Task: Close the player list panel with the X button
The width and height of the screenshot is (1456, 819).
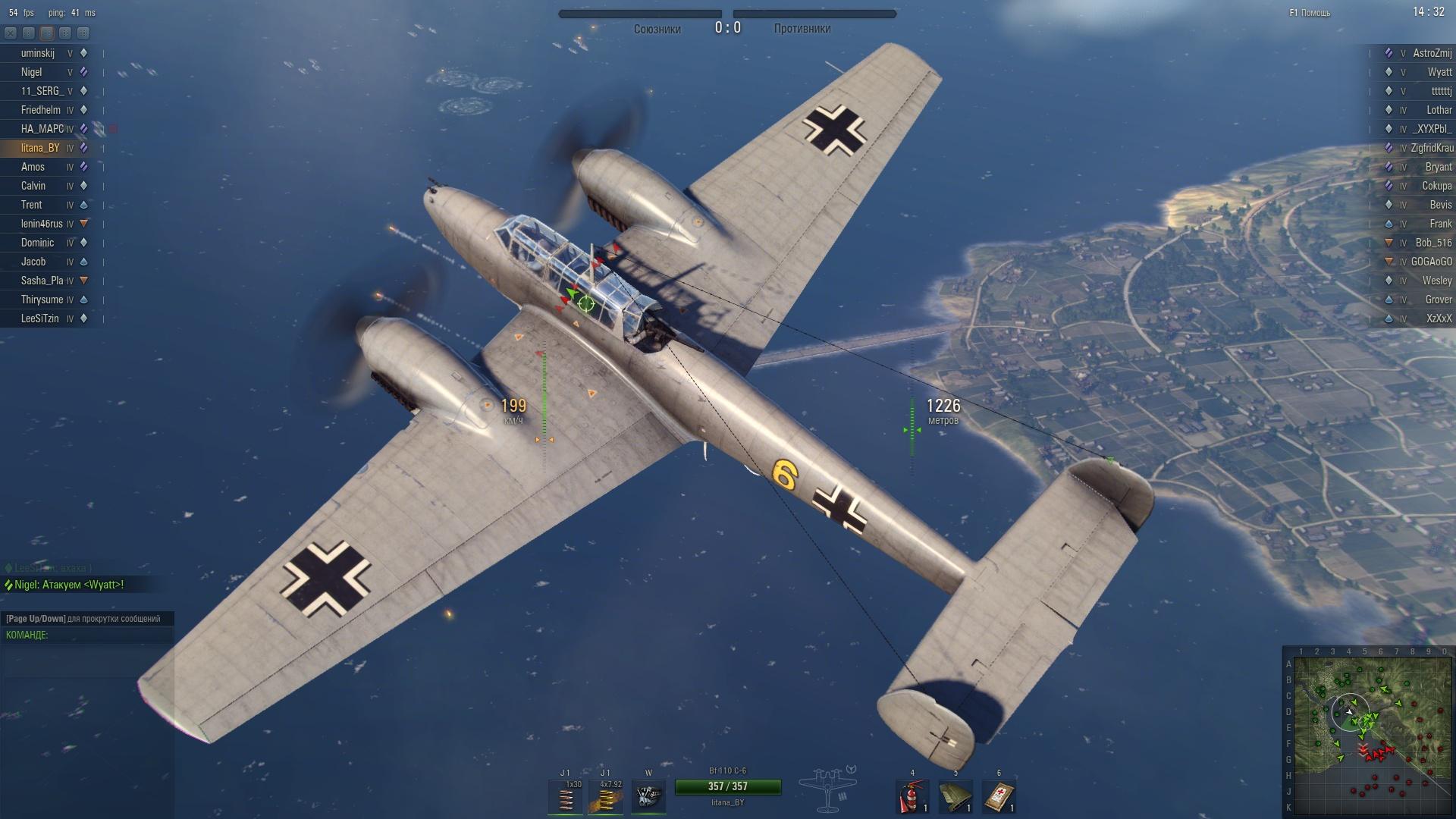Action: [x=11, y=33]
